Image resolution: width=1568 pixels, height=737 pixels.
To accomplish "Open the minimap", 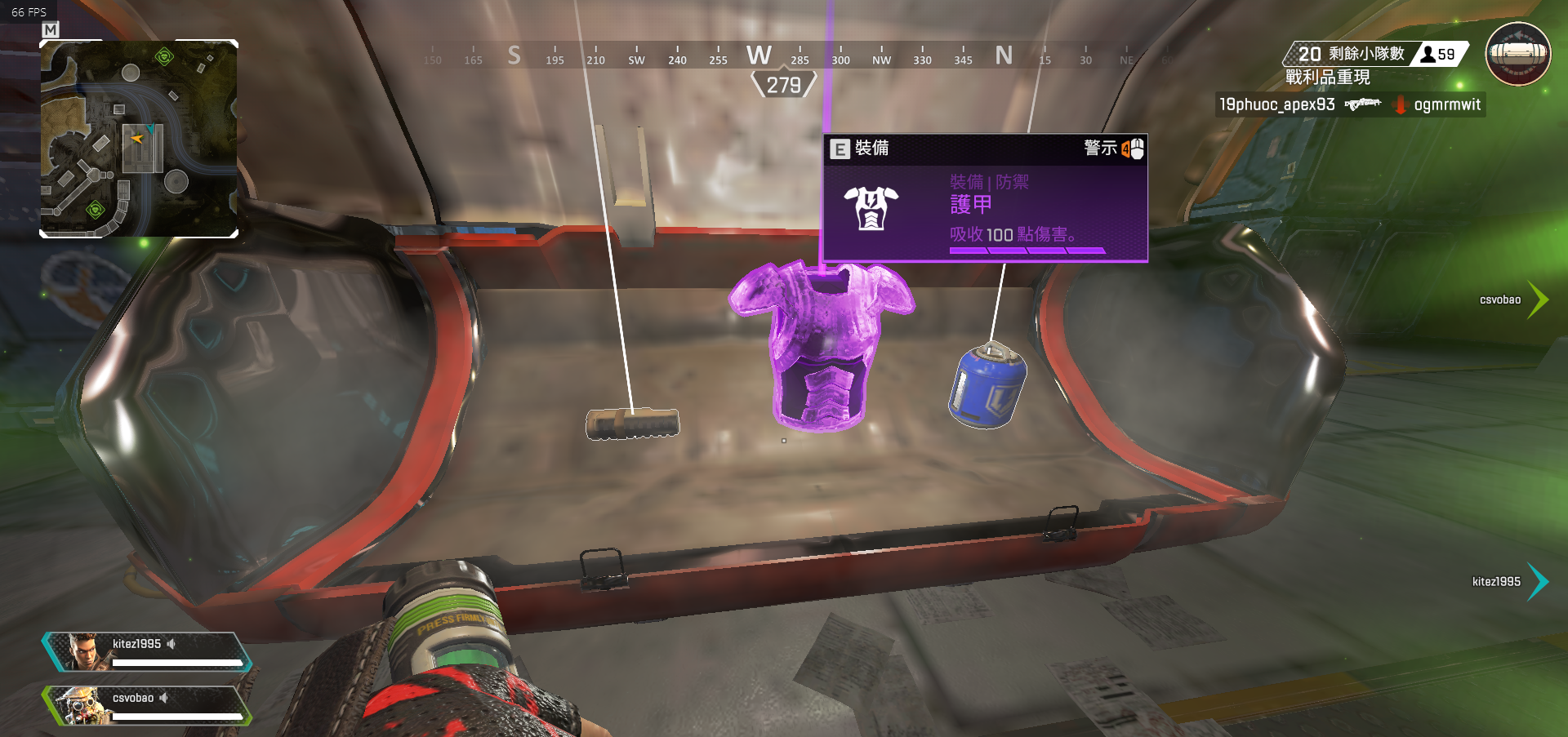I will 139,139.
